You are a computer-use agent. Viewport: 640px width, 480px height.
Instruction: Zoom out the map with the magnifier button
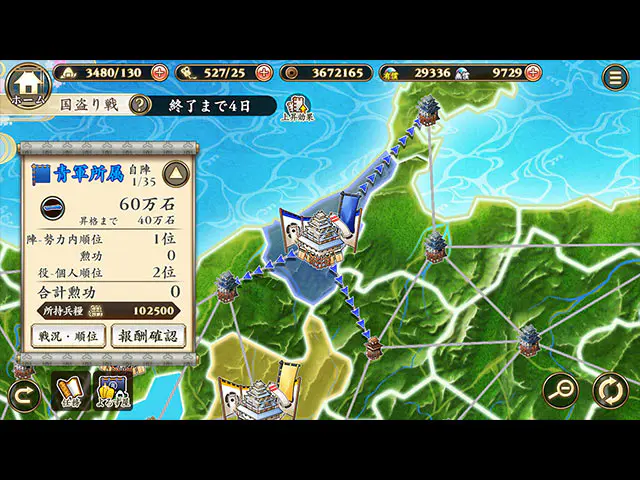click(561, 390)
